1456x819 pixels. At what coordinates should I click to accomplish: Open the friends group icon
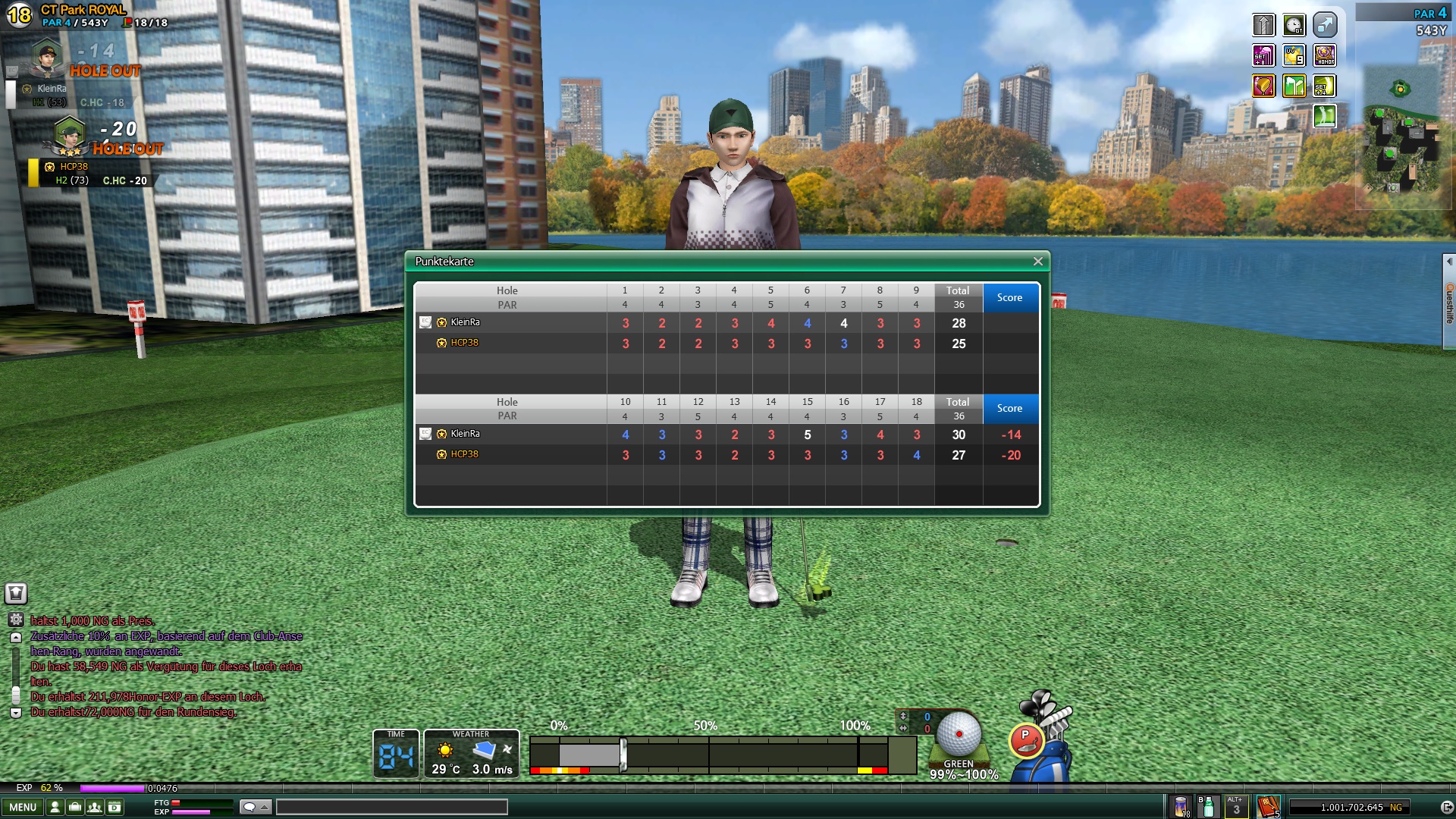point(95,808)
